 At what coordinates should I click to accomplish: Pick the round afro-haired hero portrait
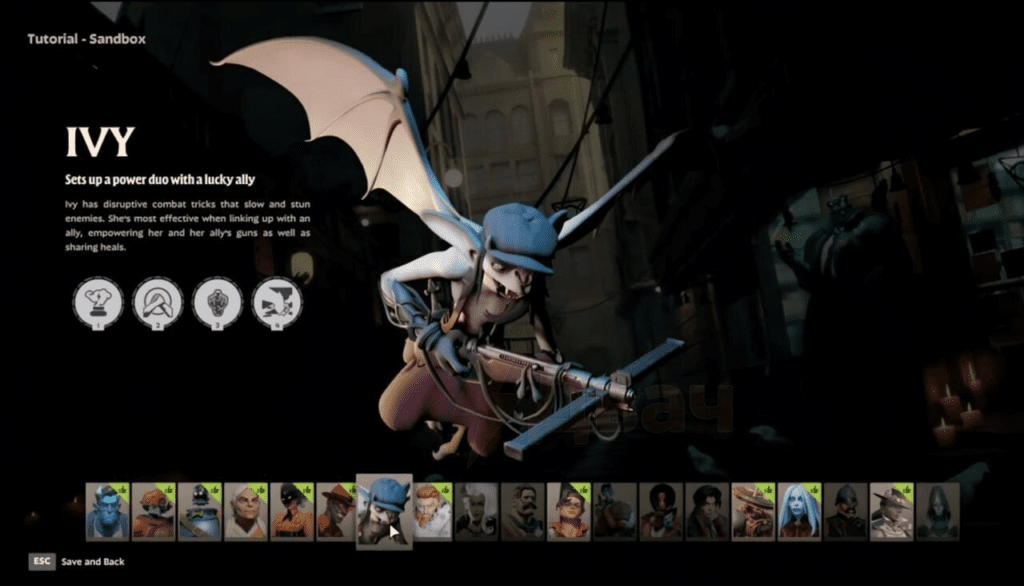pyautogui.click(x=661, y=511)
